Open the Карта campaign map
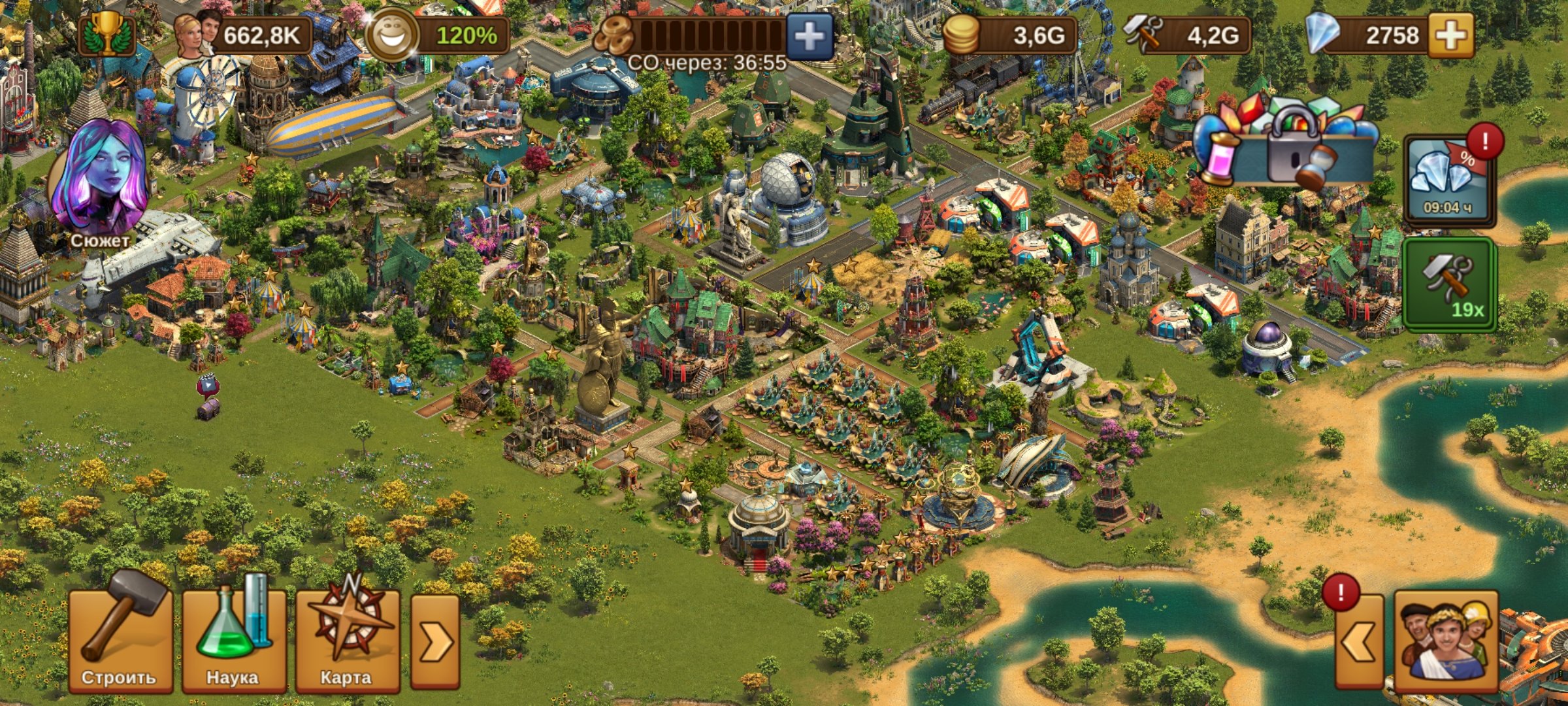This screenshot has width=1568, height=706. (347, 639)
